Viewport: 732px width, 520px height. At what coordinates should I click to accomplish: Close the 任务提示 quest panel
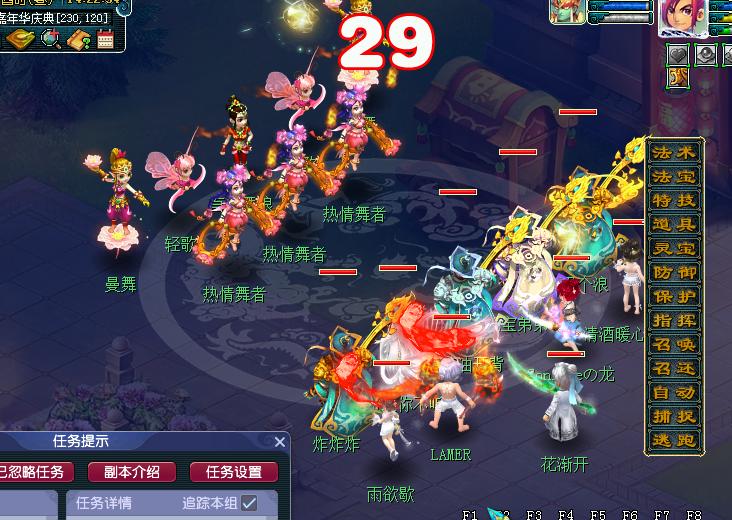click(280, 441)
